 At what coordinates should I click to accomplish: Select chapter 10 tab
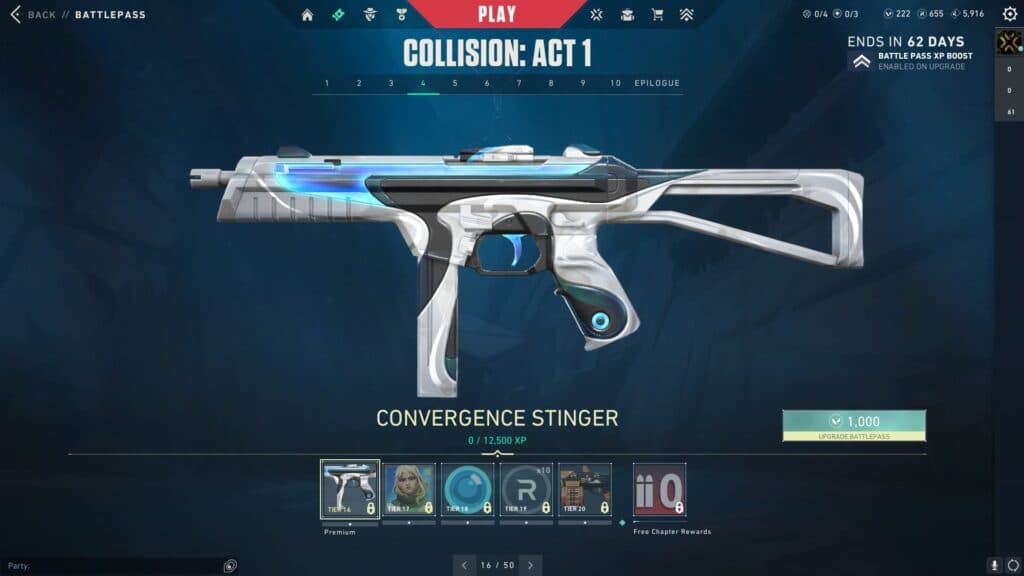tap(615, 83)
